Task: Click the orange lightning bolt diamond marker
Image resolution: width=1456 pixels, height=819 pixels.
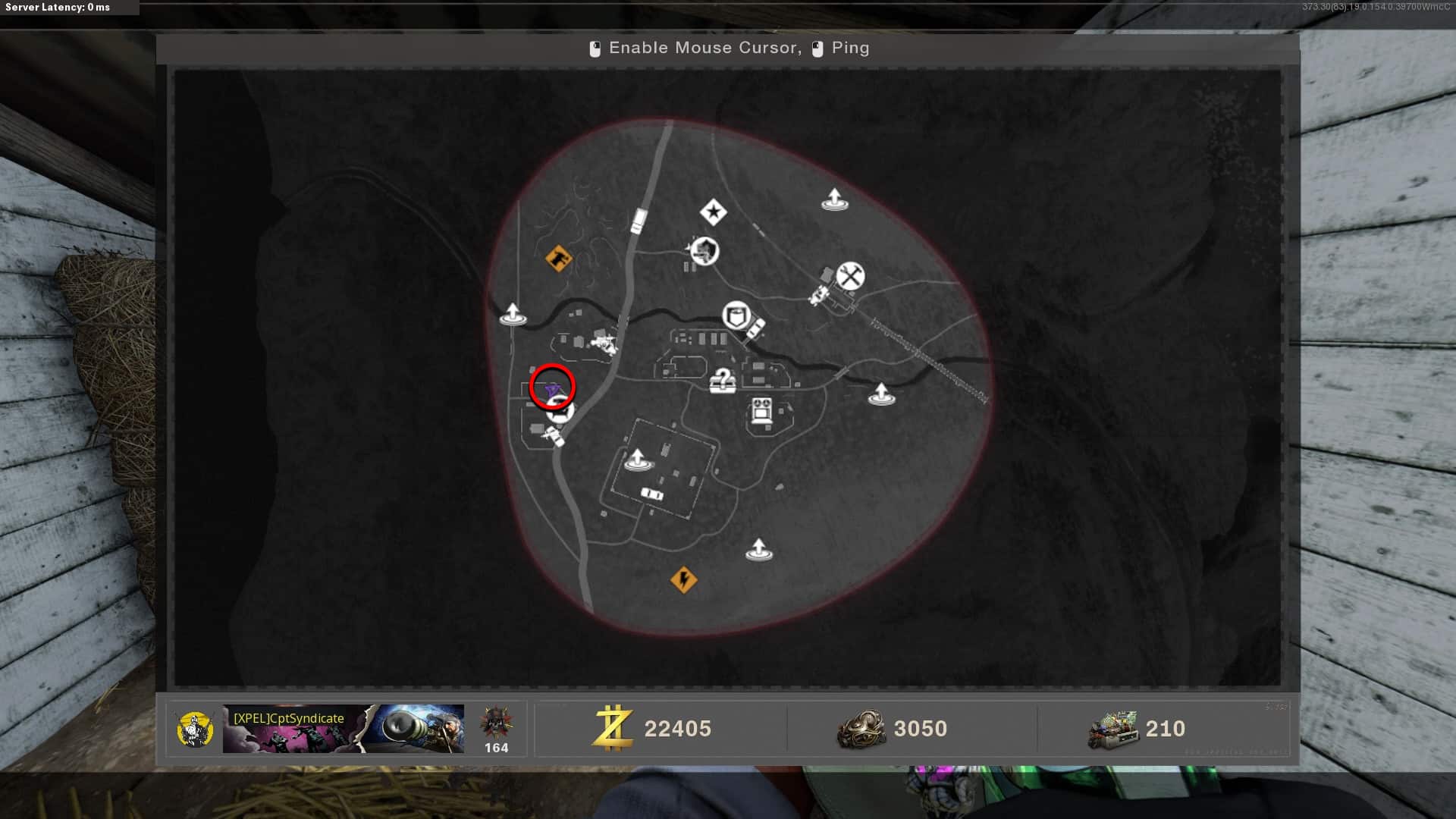Action: point(683,580)
